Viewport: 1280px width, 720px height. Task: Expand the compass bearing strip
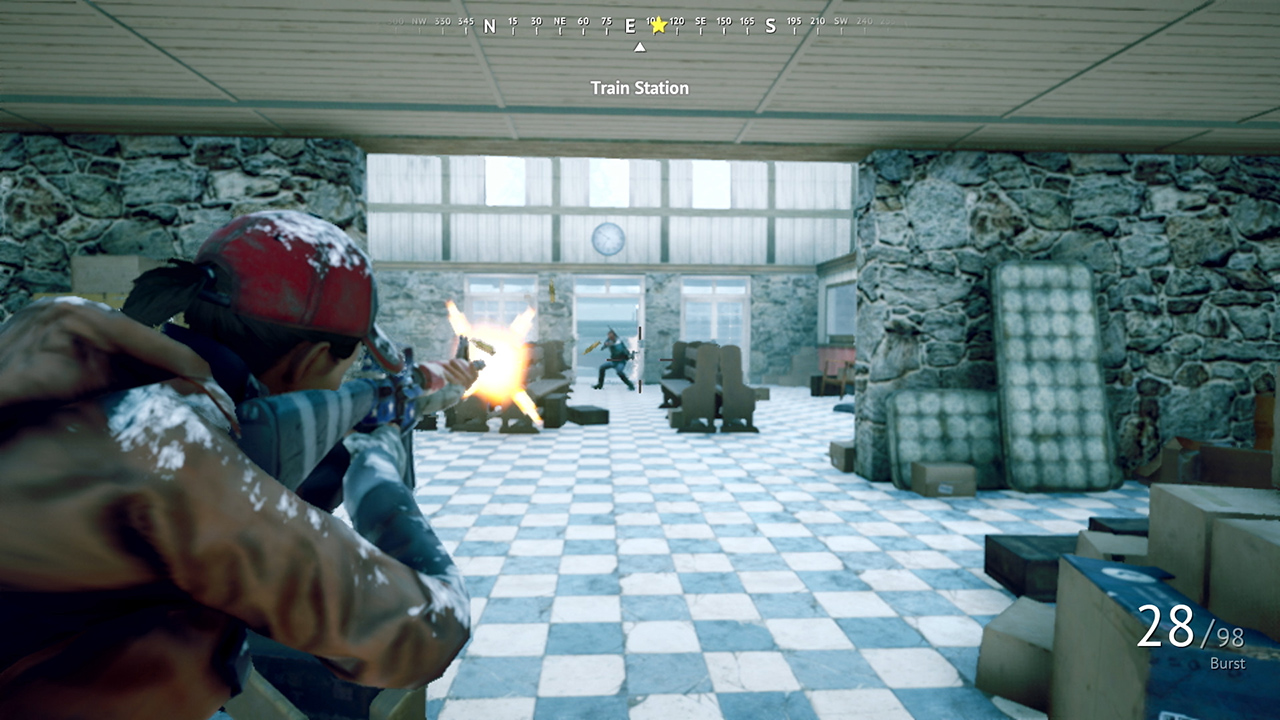[x=638, y=25]
